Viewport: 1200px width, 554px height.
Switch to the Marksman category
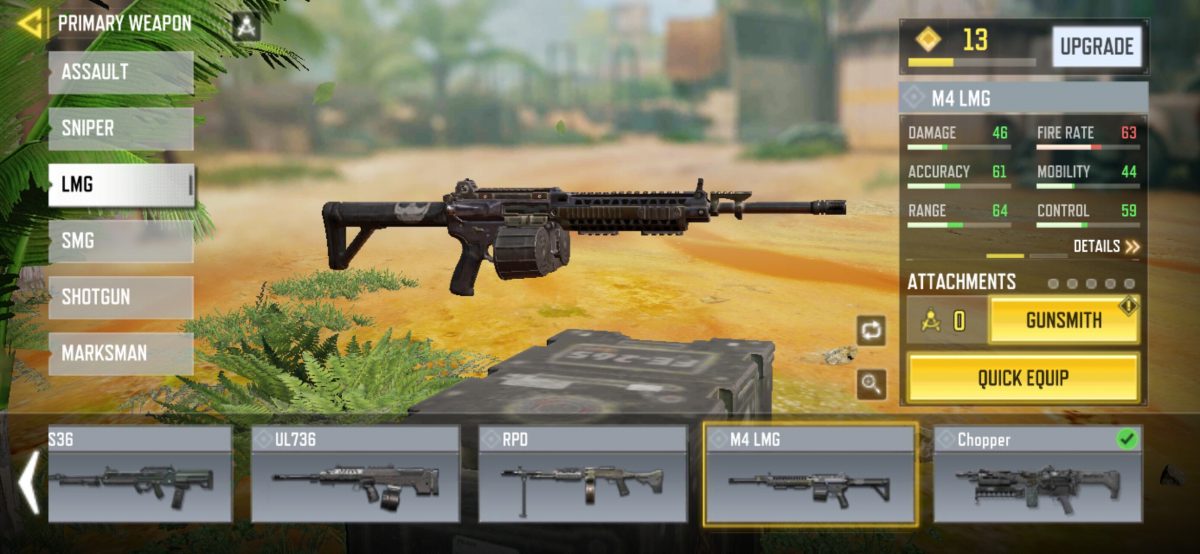coord(120,353)
